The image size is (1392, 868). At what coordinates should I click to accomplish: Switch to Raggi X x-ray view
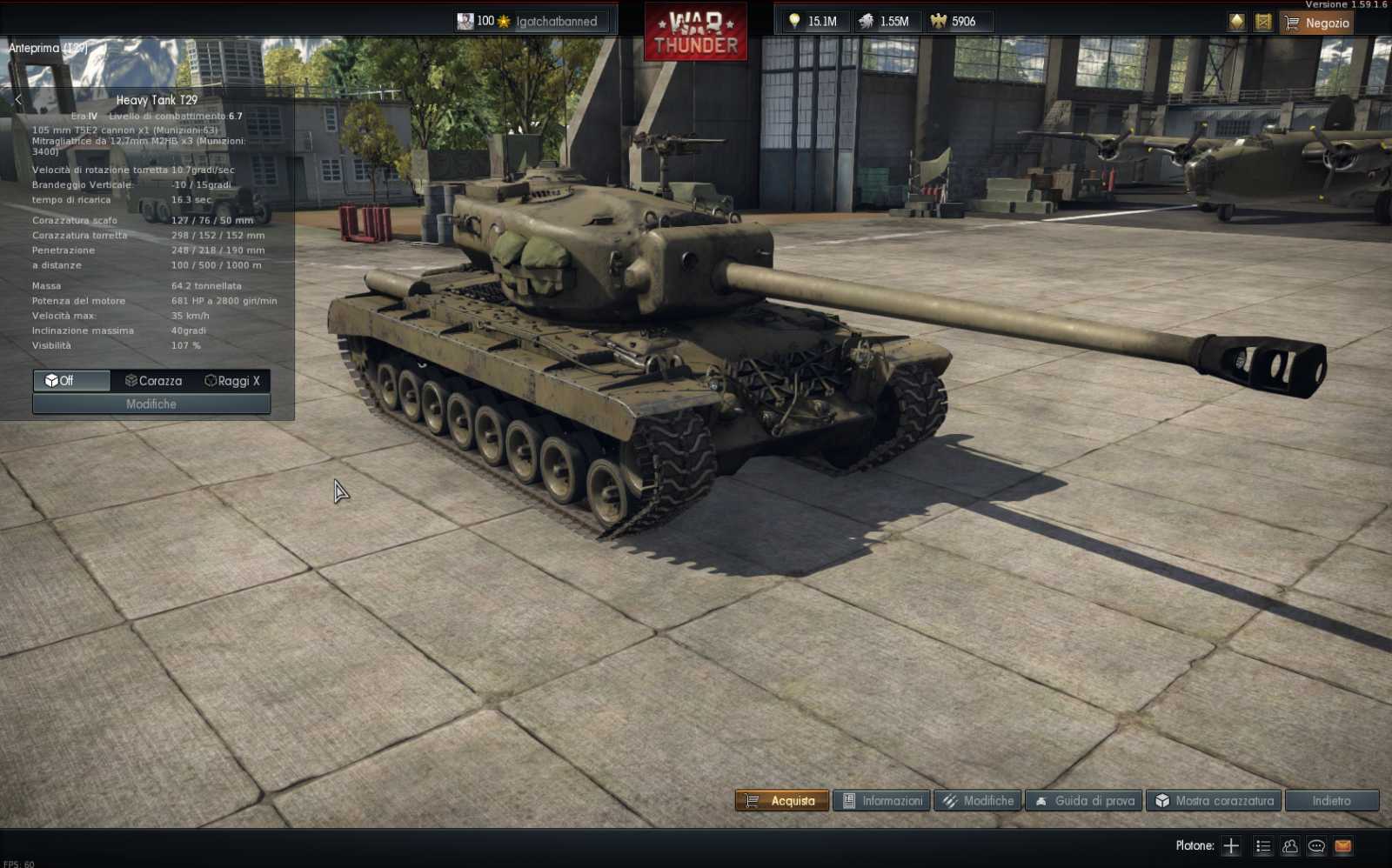click(x=231, y=380)
